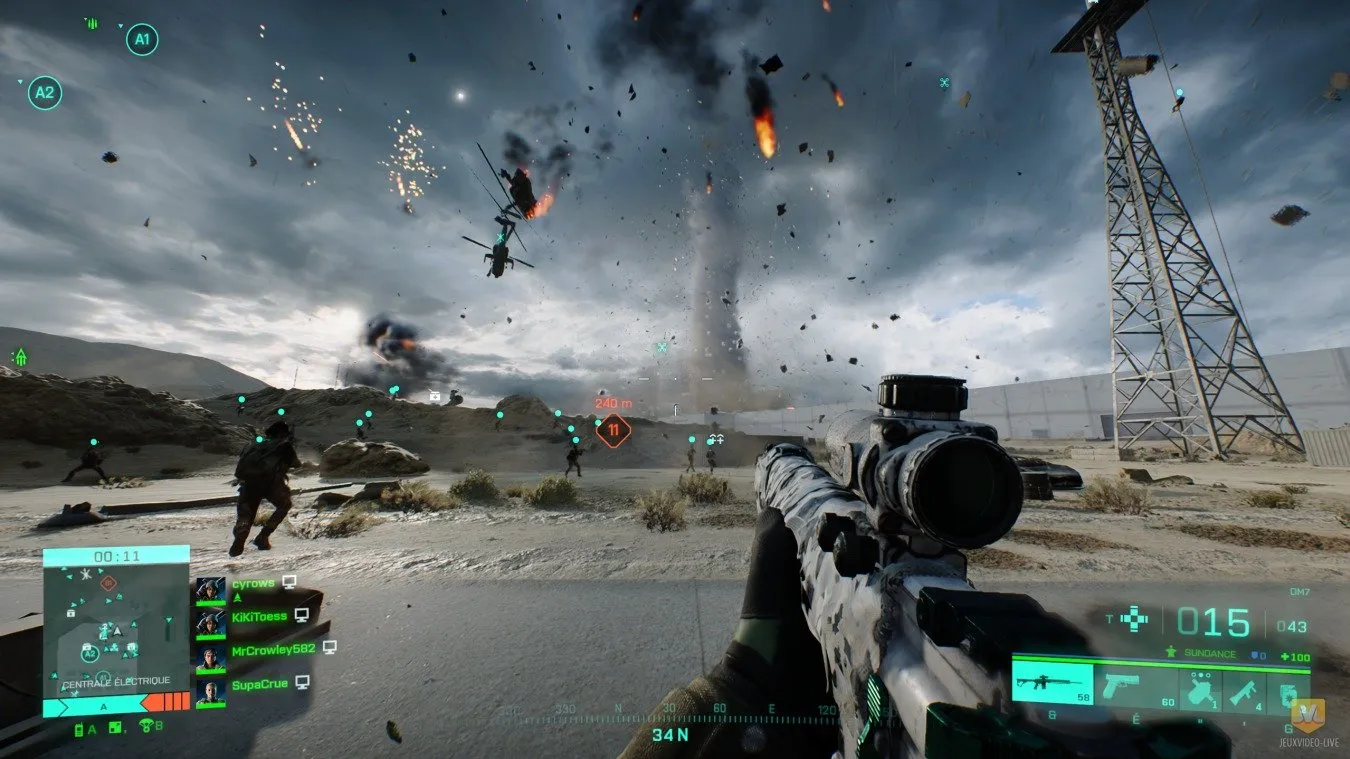The height and width of the screenshot is (759, 1350).
Task: Click the parachute icon beside letter B
Action: pos(145,726)
